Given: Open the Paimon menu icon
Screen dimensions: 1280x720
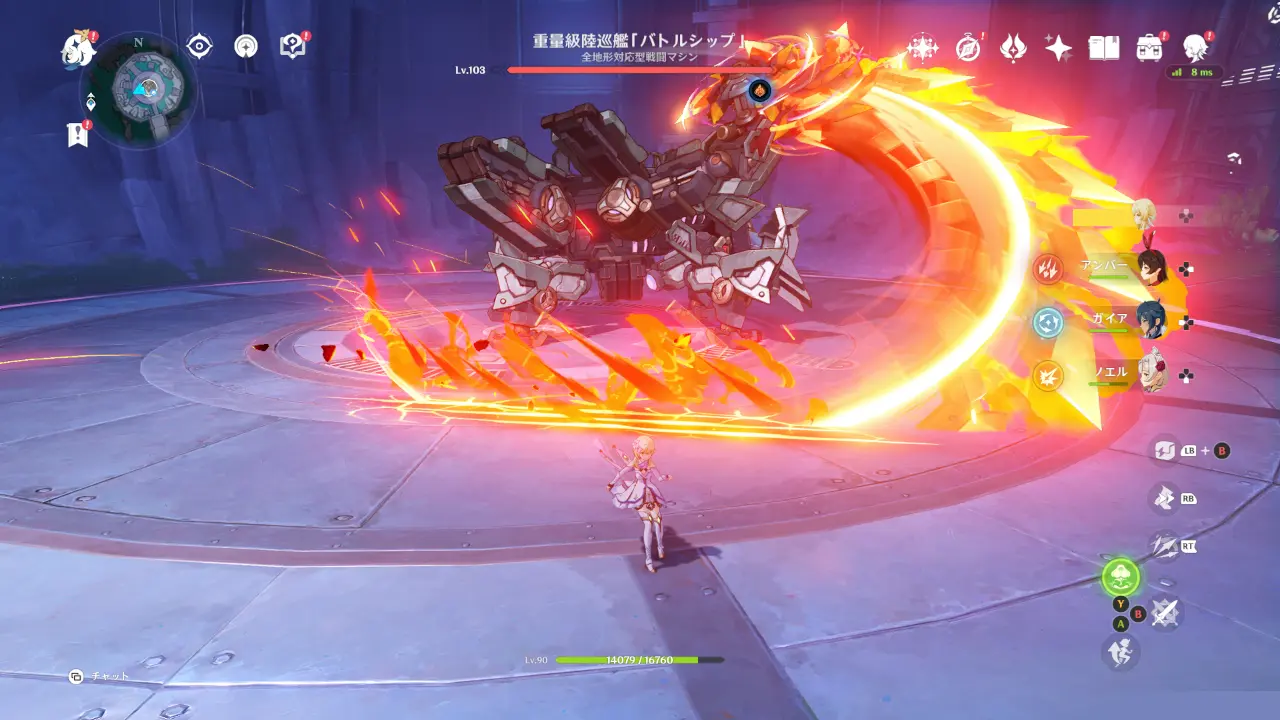Looking at the screenshot, I should click(78, 47).
